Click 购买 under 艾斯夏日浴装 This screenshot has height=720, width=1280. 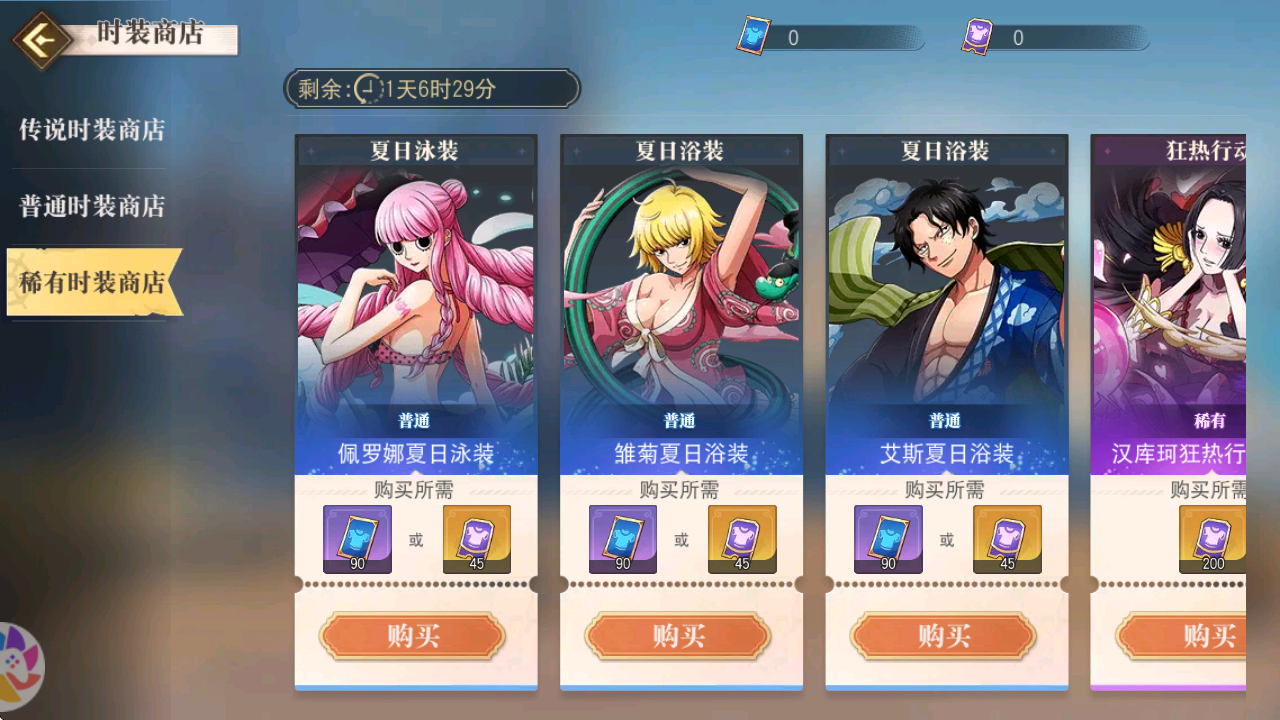click(944, 636)
